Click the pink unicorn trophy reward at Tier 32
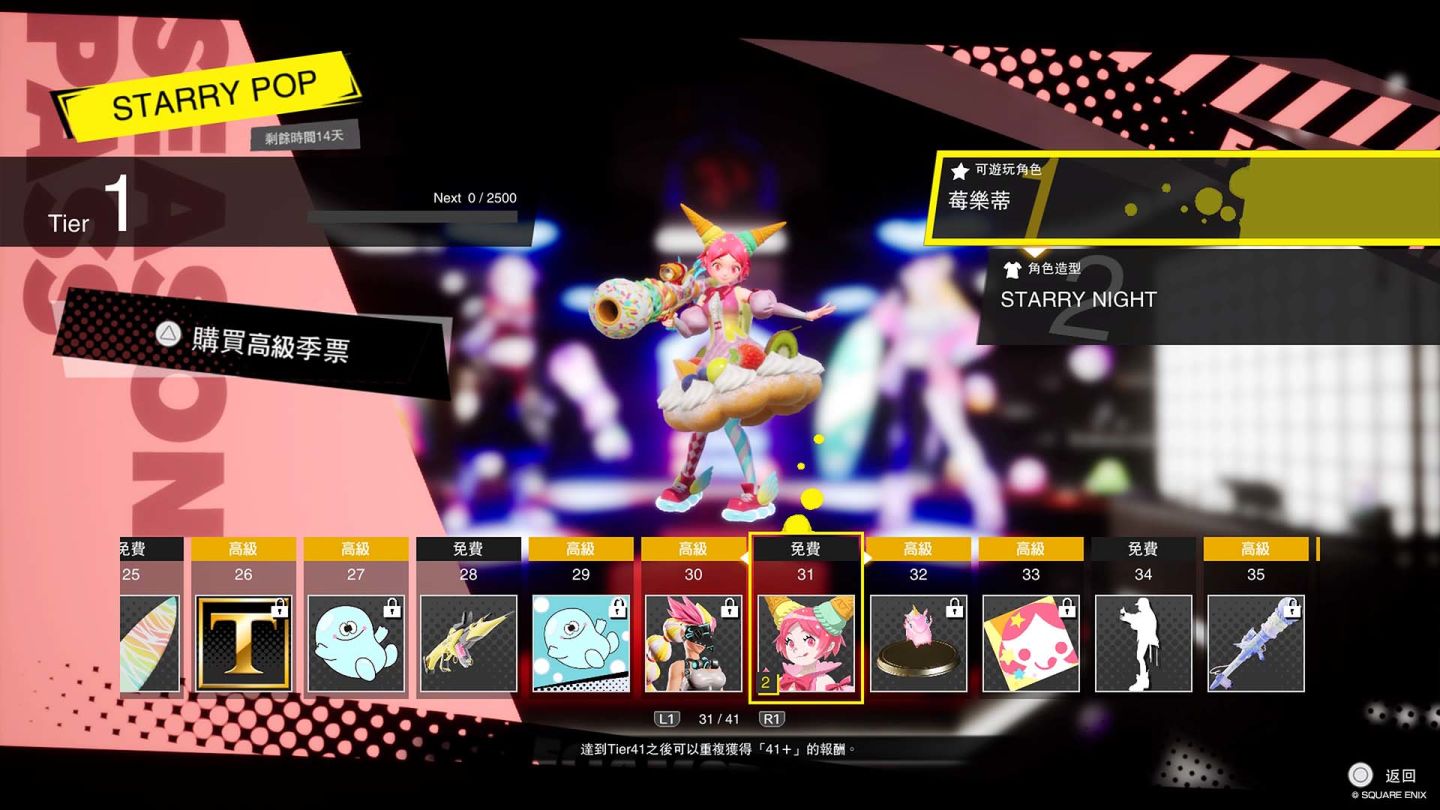The width and height of the screenshot is (1440, 810). click(x=918, y=643)
